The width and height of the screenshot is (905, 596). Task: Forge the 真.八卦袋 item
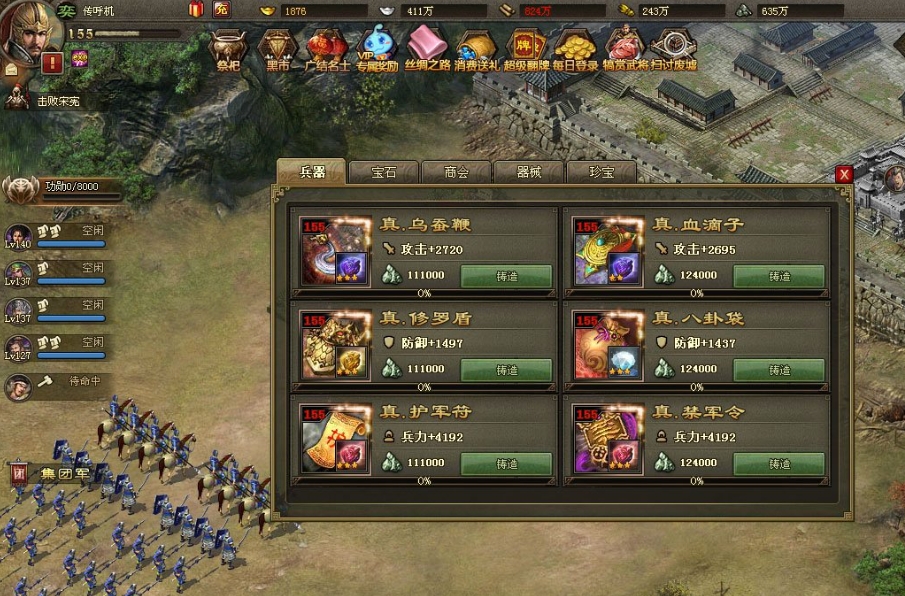(779, 370)
